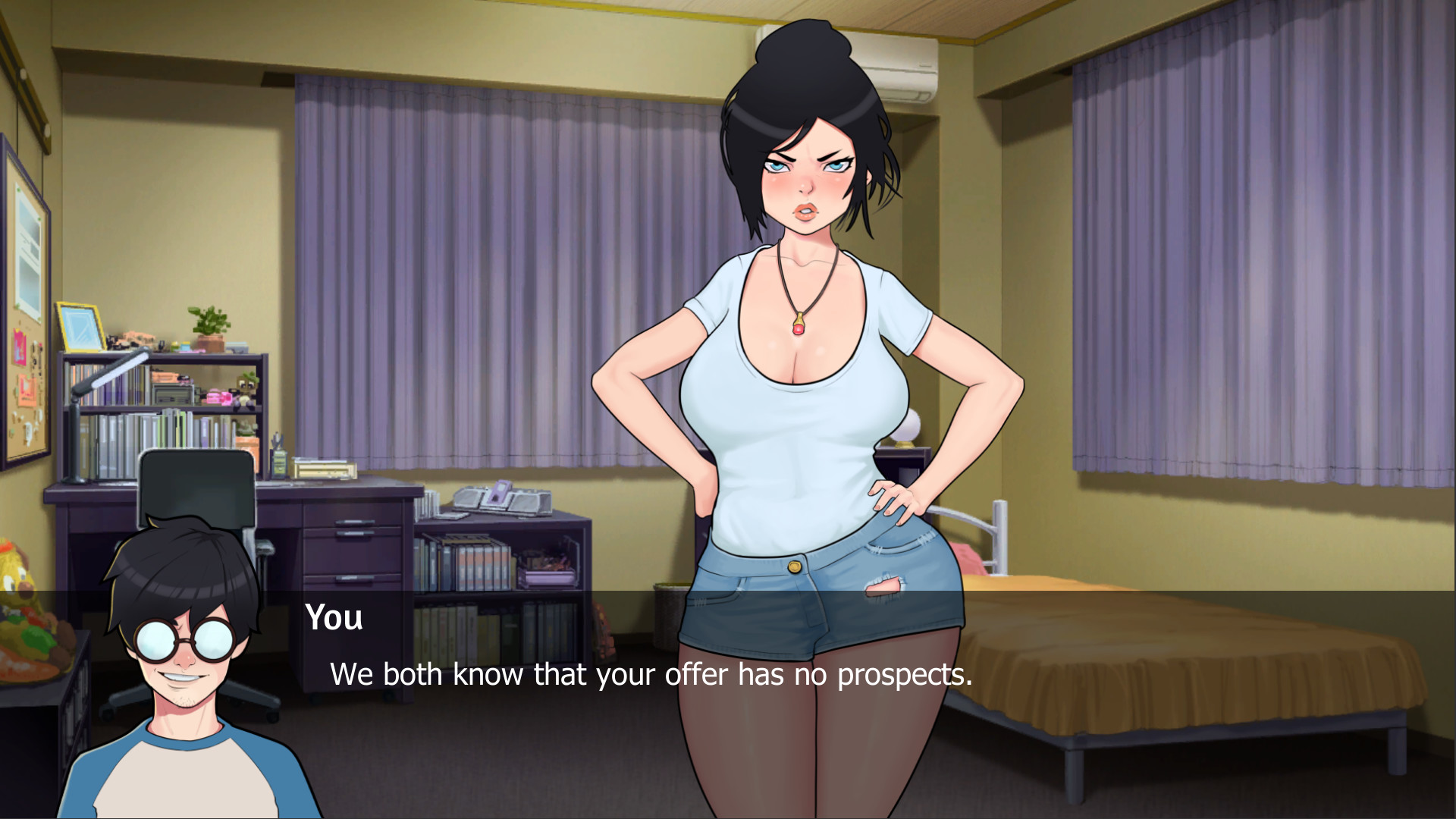Click the speaker name label "You"

click(x=334, y=618)
